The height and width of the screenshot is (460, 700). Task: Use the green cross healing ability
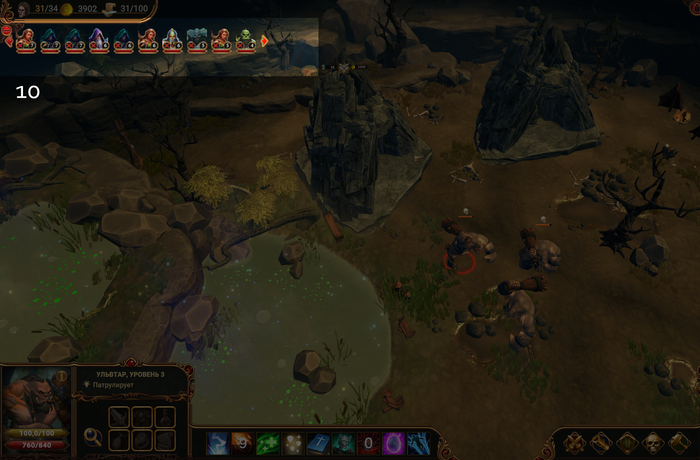point(267,442)
